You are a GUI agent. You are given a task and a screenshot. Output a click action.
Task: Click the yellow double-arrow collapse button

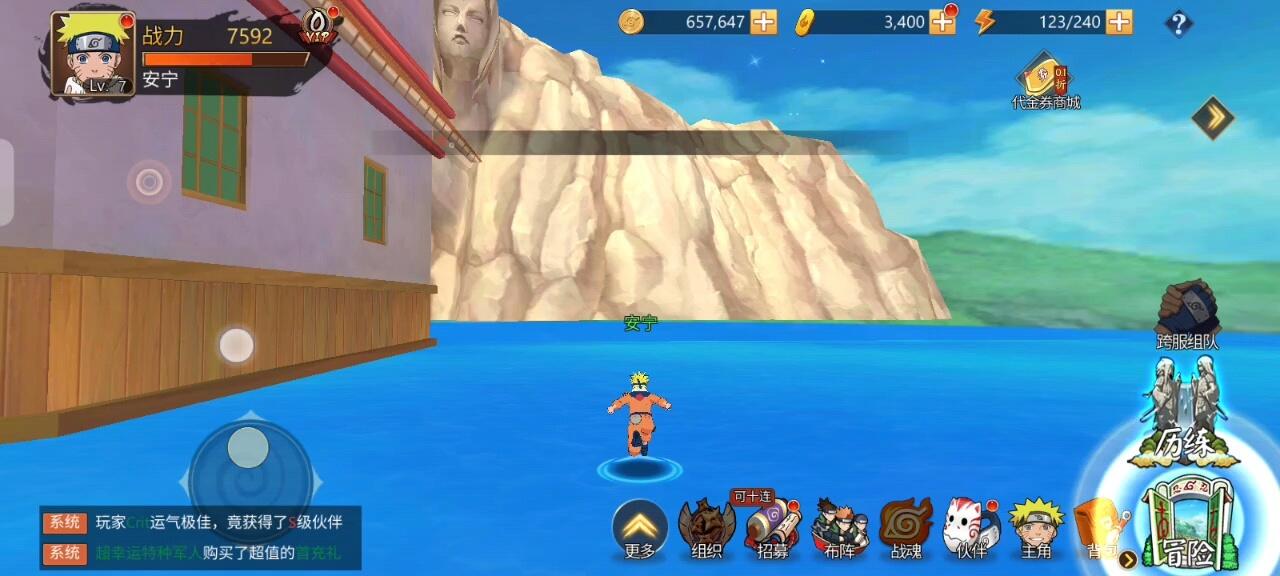[x=1213, y=118]
